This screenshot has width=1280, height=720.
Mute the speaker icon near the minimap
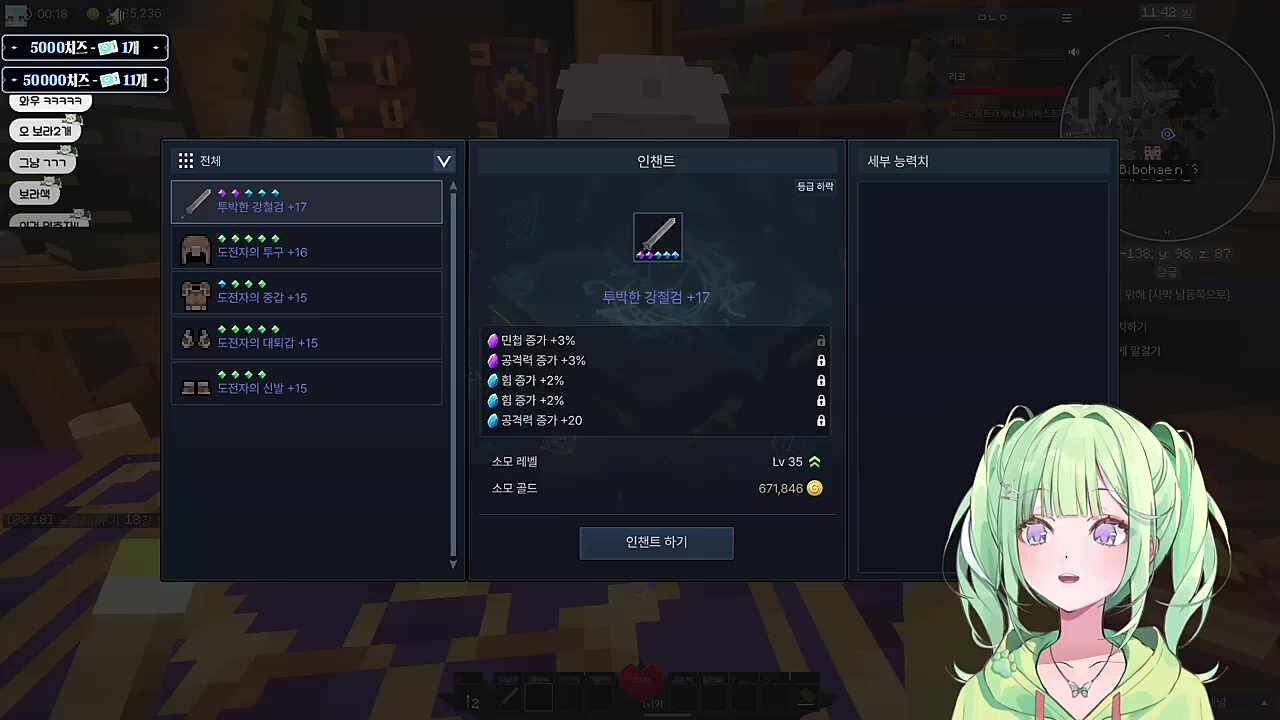point(1074,52)
